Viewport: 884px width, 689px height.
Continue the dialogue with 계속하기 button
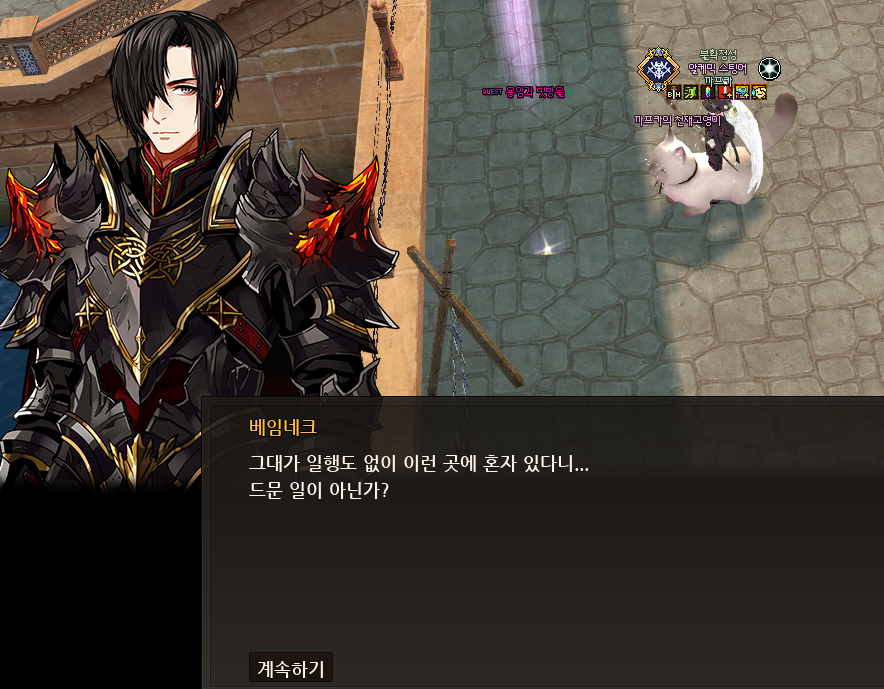(x=290, y=668)
